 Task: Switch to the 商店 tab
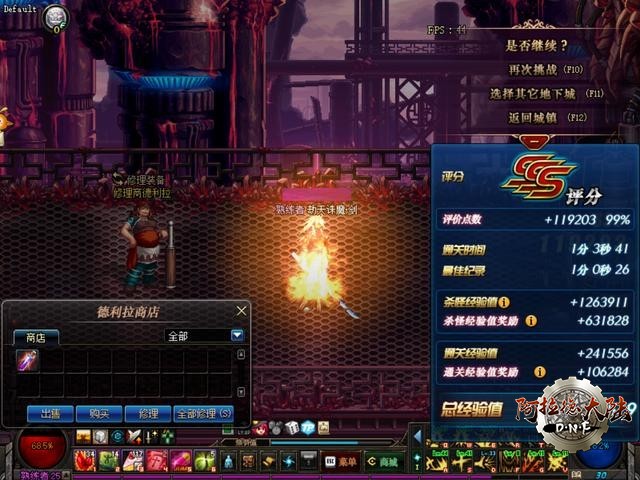click(x=35, y=337)
